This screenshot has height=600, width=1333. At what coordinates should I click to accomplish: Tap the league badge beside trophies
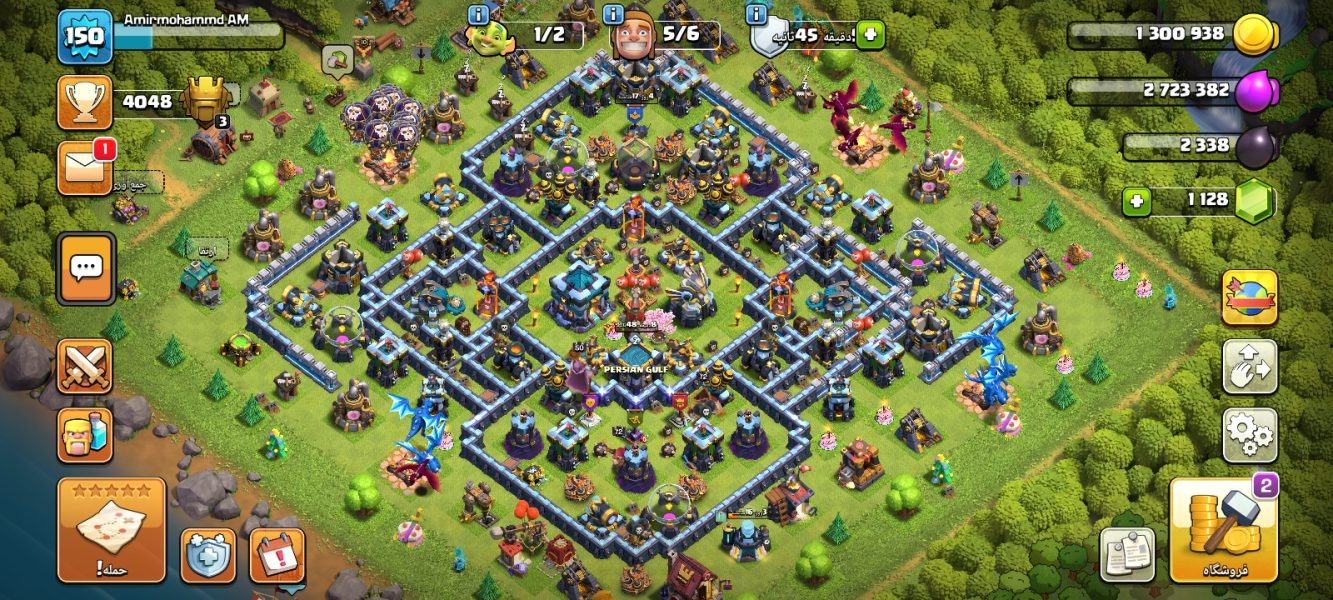[207, 101]
